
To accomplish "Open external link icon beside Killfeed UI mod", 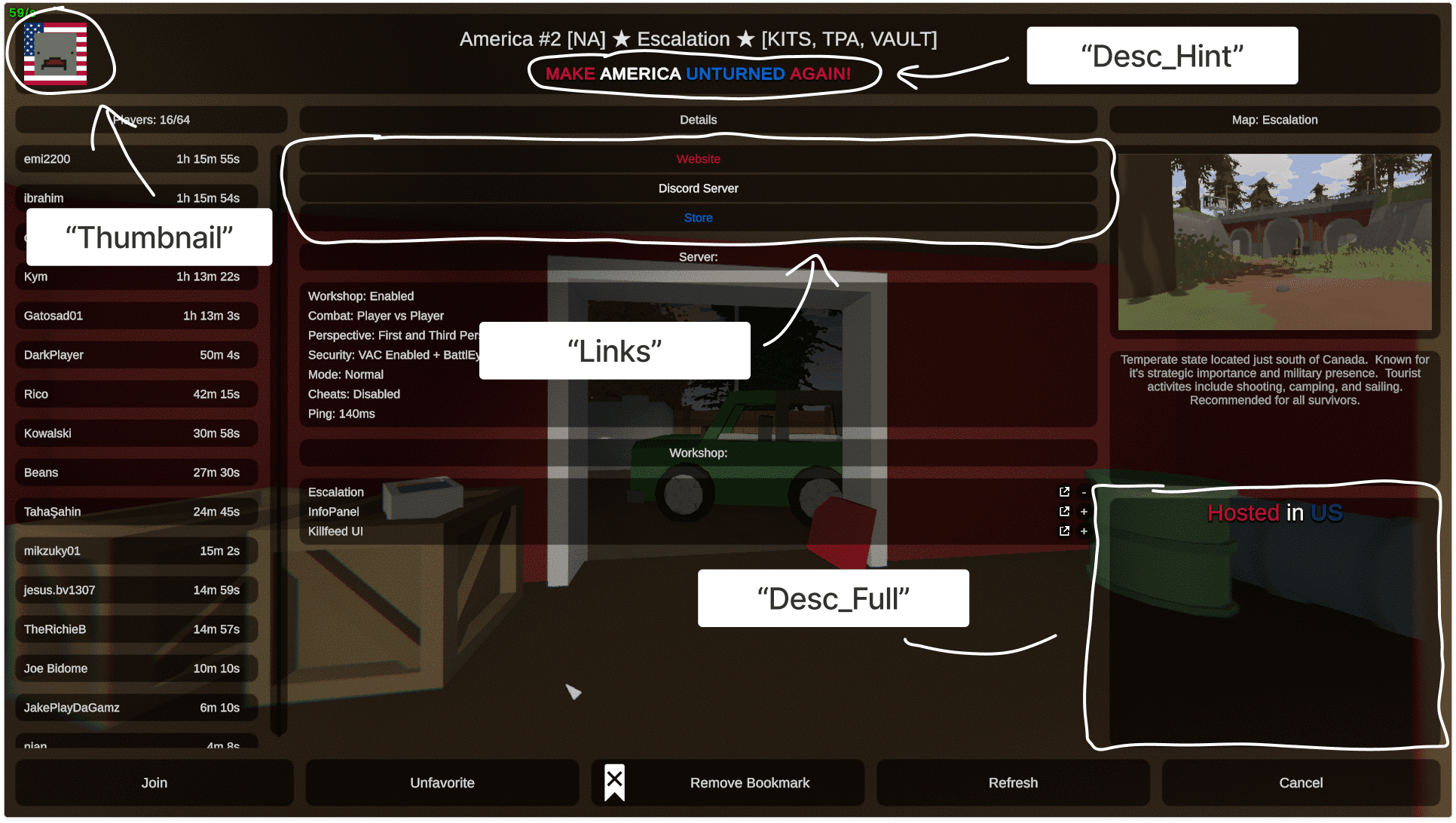I will click(1064, 531).
